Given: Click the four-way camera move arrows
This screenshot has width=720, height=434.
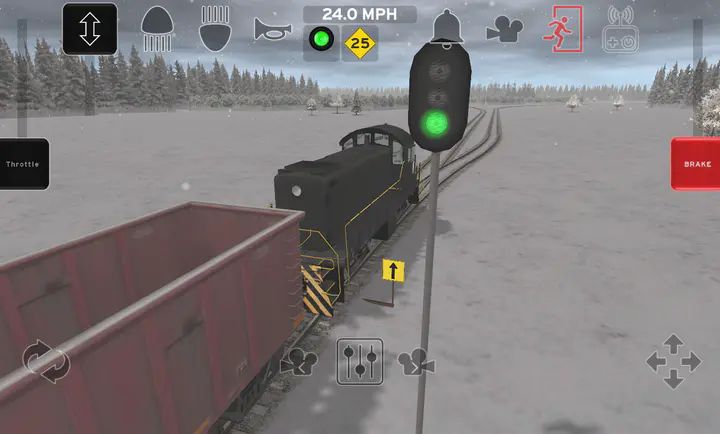Looking at the screenshot, I should click(673, 361).
